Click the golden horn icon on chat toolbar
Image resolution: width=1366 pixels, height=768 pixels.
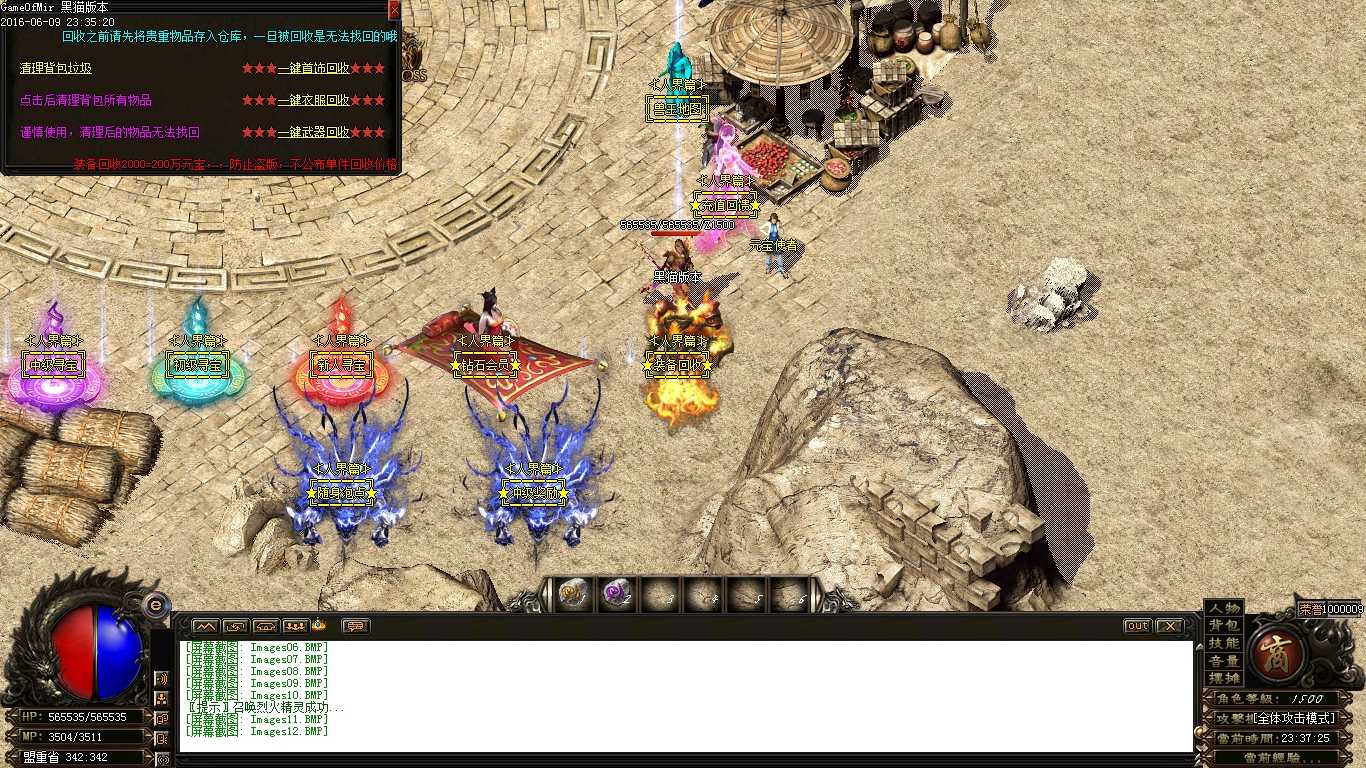319,626
